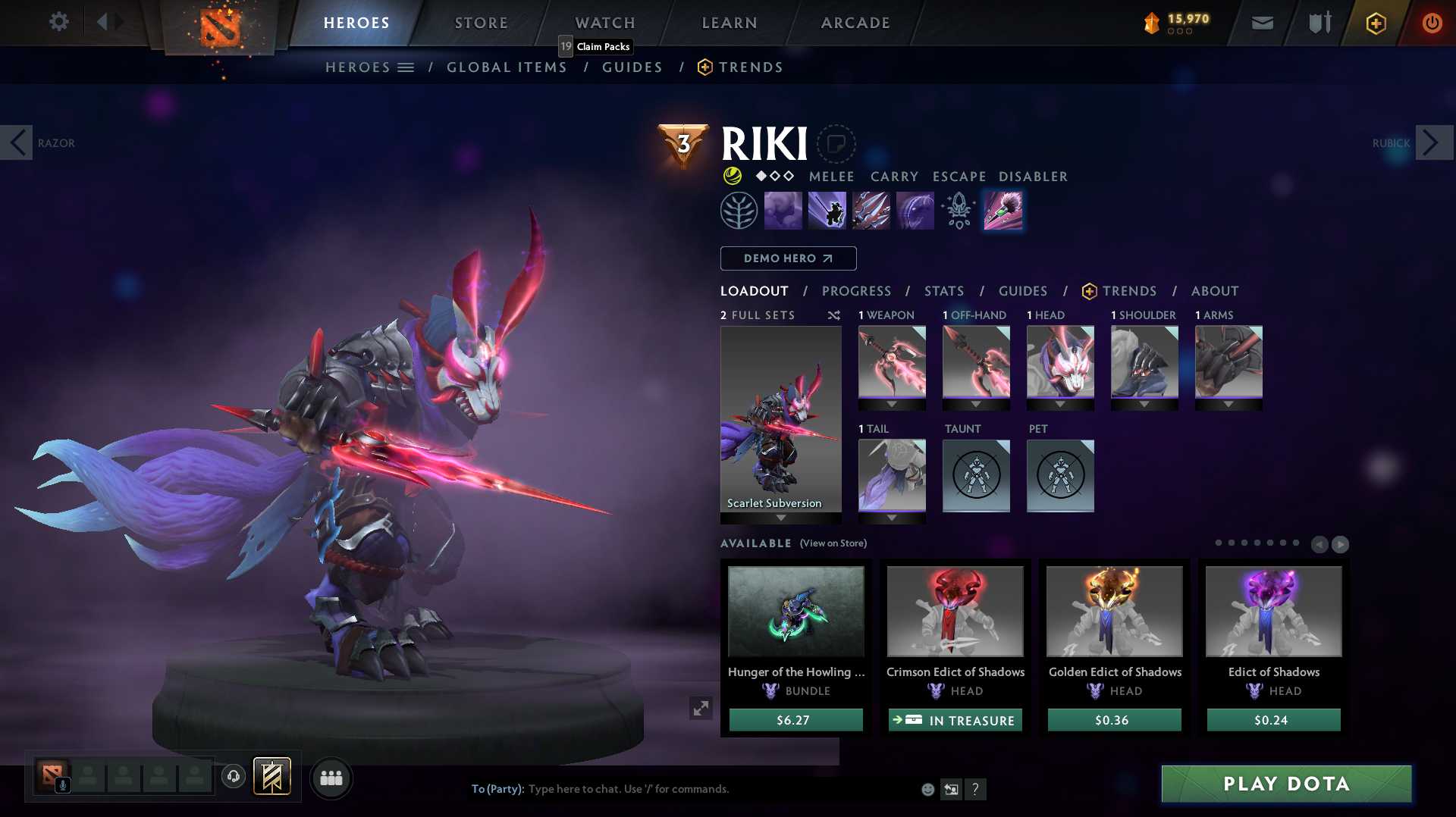1456x817 pixels.
Task: View the Cloak and Dagger ability icon
Action: click(914, 210)
